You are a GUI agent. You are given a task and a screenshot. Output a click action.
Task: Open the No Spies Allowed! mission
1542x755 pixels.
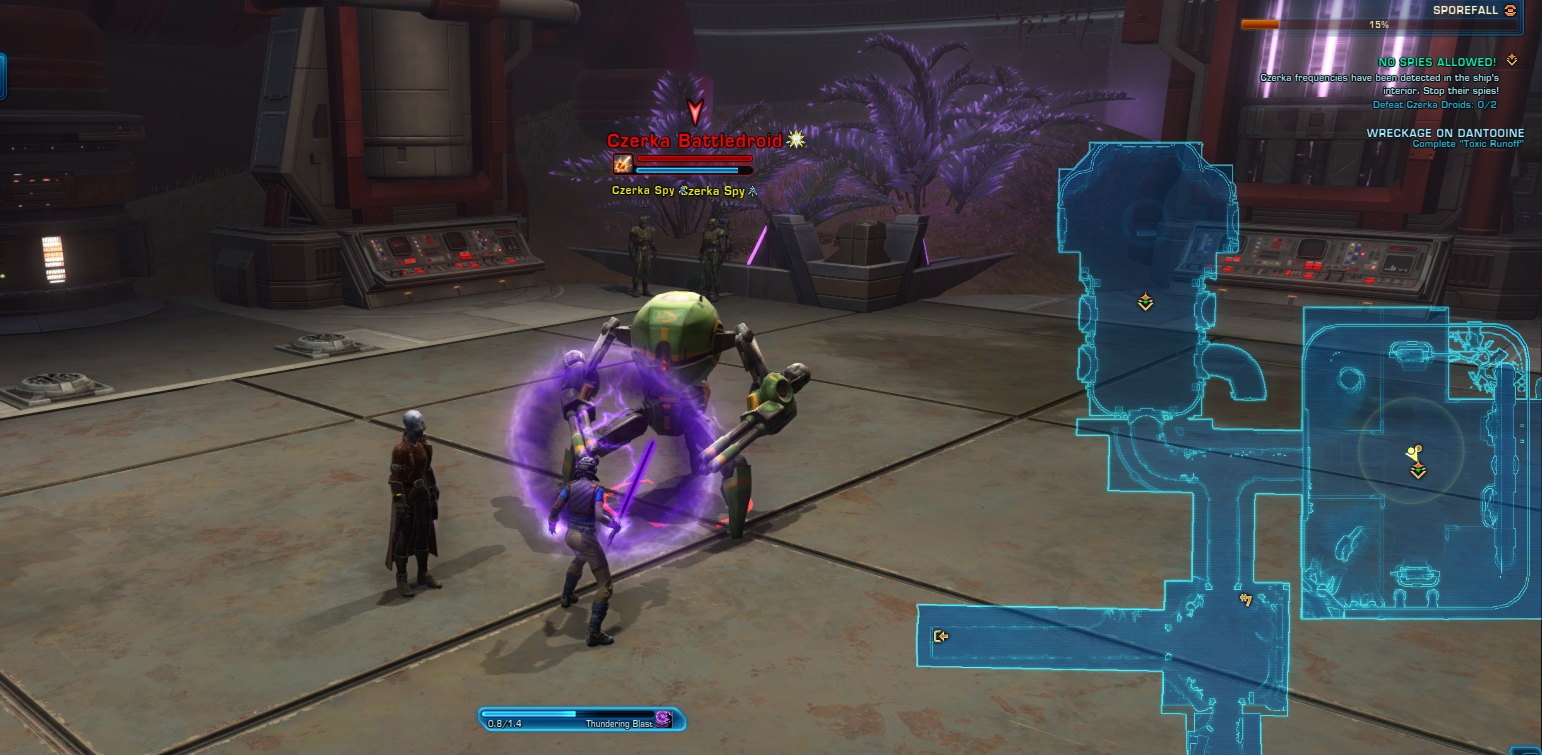(x=1436, y=62)
